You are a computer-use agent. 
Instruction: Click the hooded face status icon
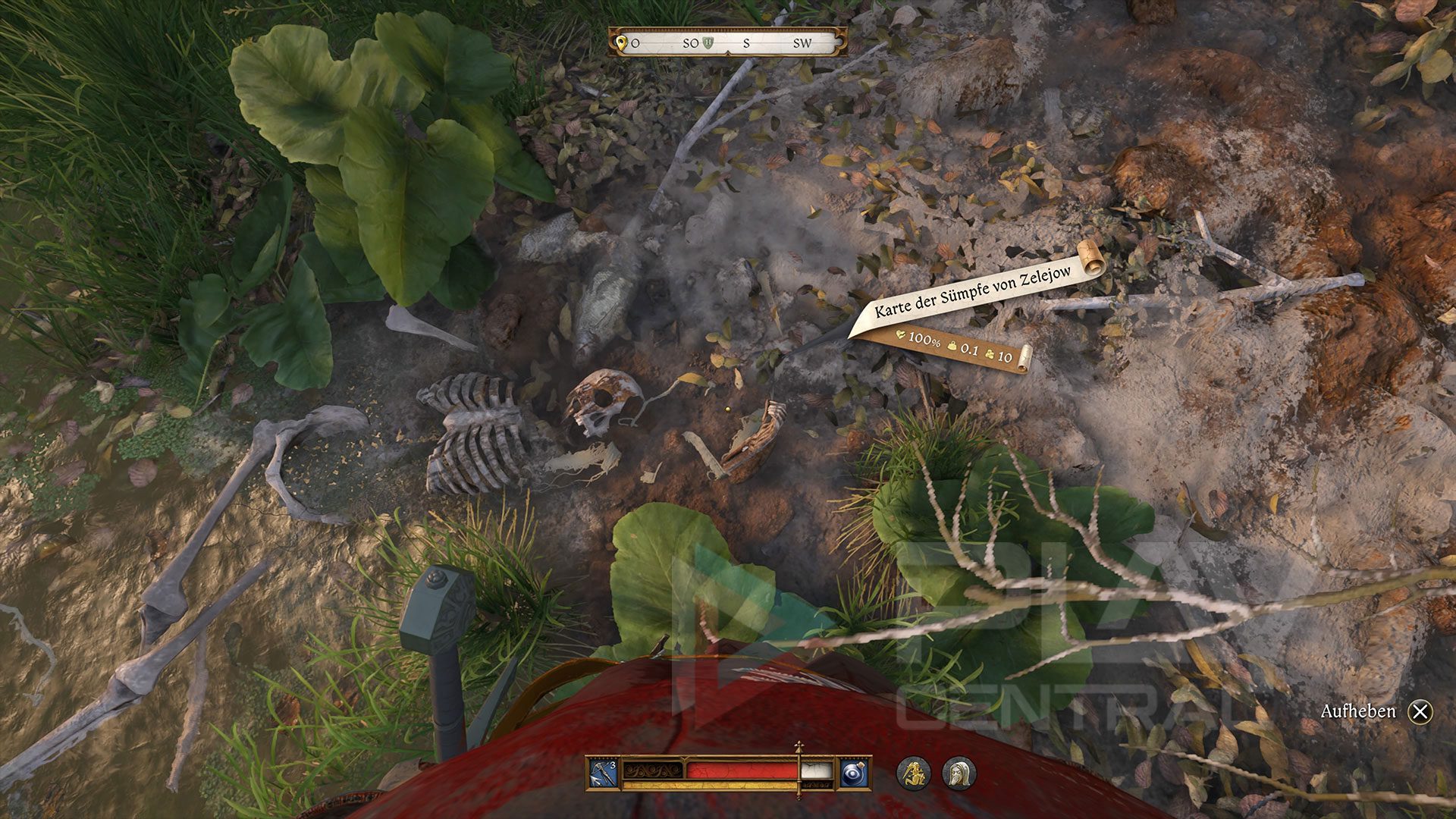point(959,773)
